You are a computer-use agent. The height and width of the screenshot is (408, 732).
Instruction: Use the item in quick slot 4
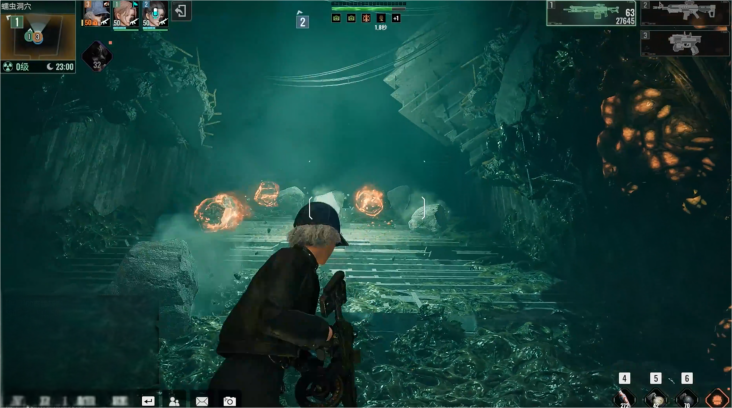pyautogui.click(x=624, y=398)
